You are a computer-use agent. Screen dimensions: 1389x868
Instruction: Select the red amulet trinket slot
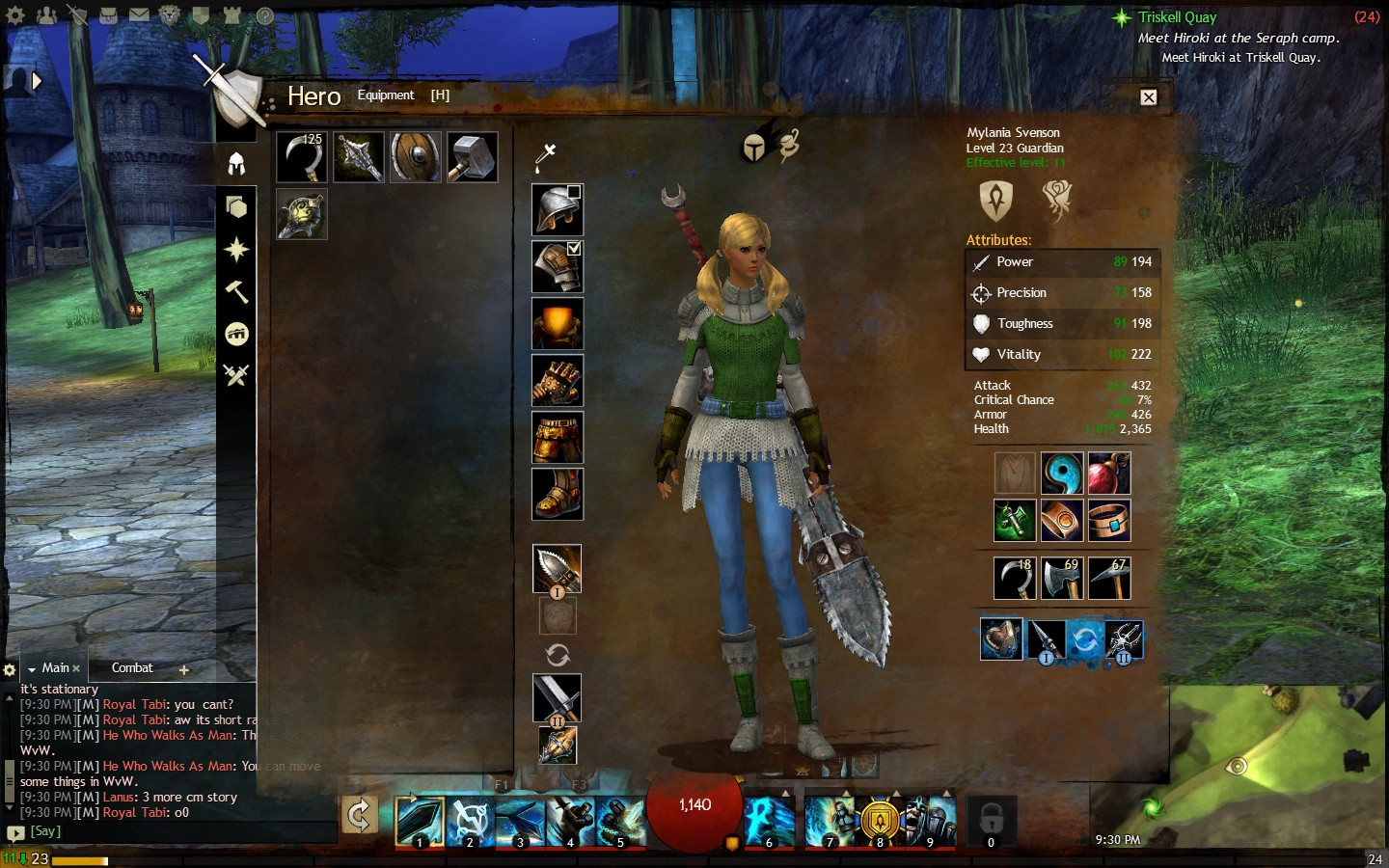(x=1108, y=474)
